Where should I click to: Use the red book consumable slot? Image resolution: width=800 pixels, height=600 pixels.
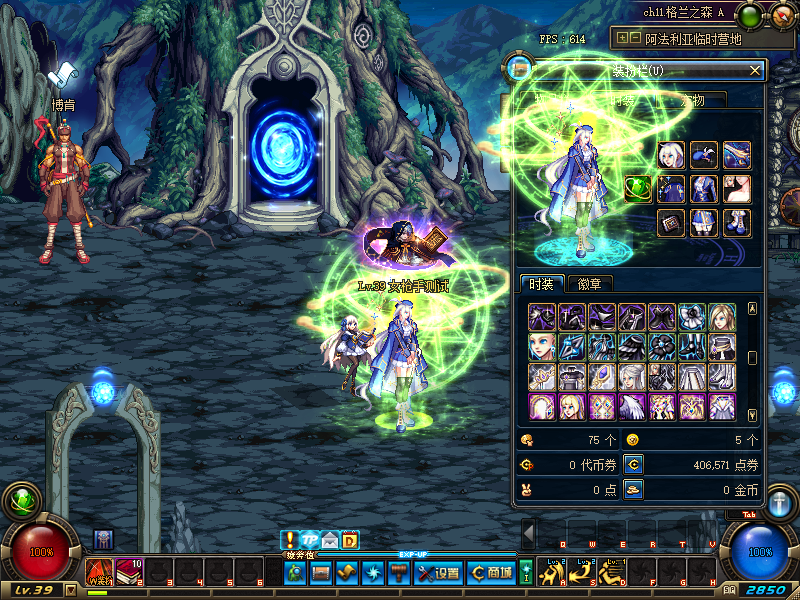coord(130,571)
